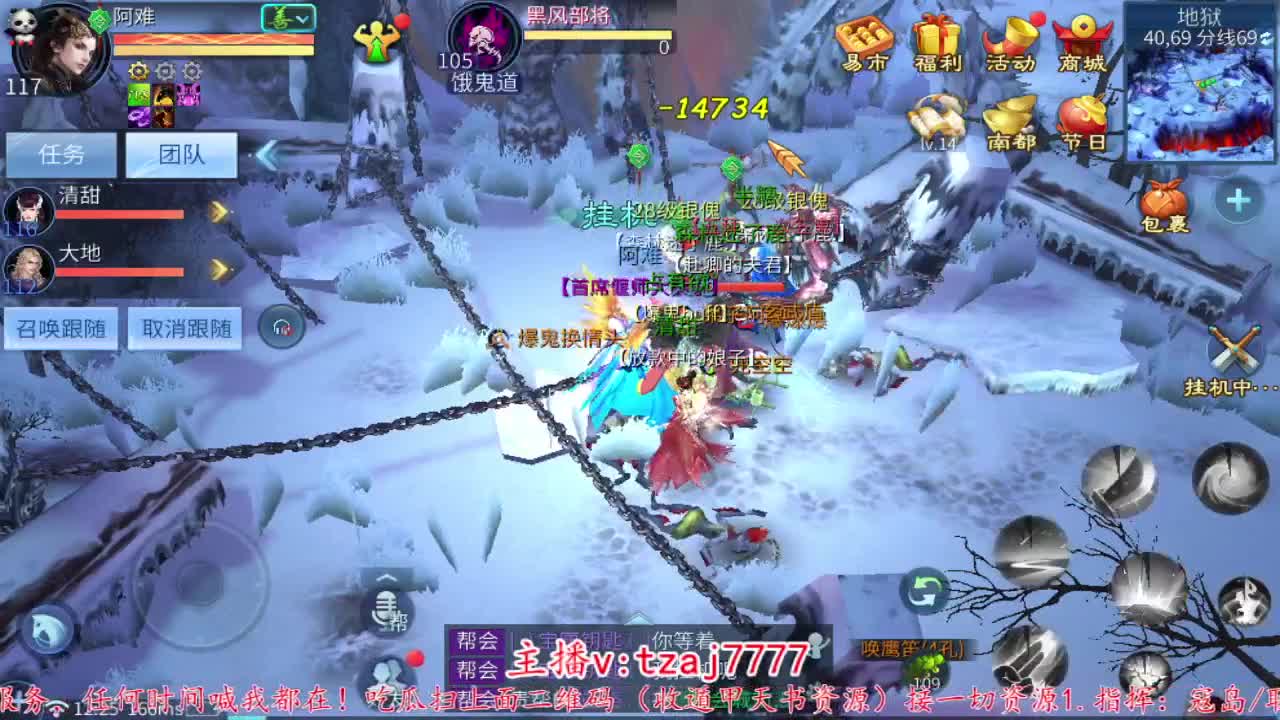Switch to the 任务 tab
The image size is (1280, 720).
pos(62,152)
